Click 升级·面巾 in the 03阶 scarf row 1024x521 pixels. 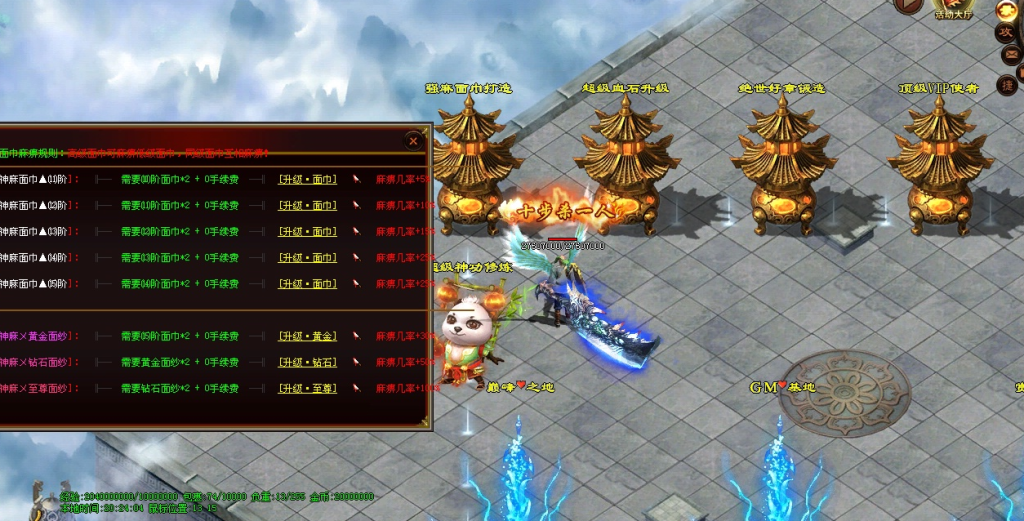(307, 232)
